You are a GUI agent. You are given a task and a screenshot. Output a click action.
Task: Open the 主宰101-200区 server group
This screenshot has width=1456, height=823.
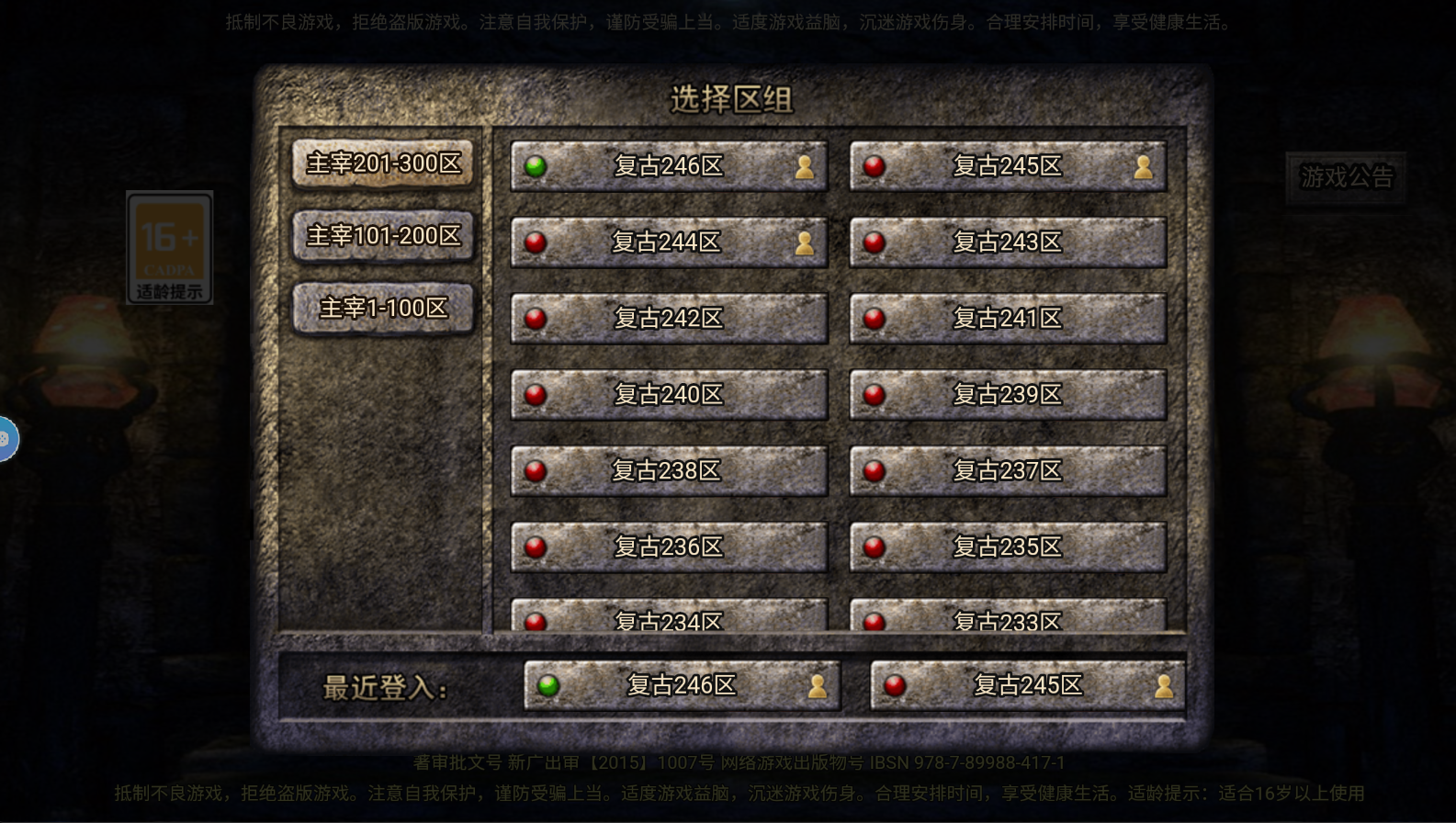[383, 236]
